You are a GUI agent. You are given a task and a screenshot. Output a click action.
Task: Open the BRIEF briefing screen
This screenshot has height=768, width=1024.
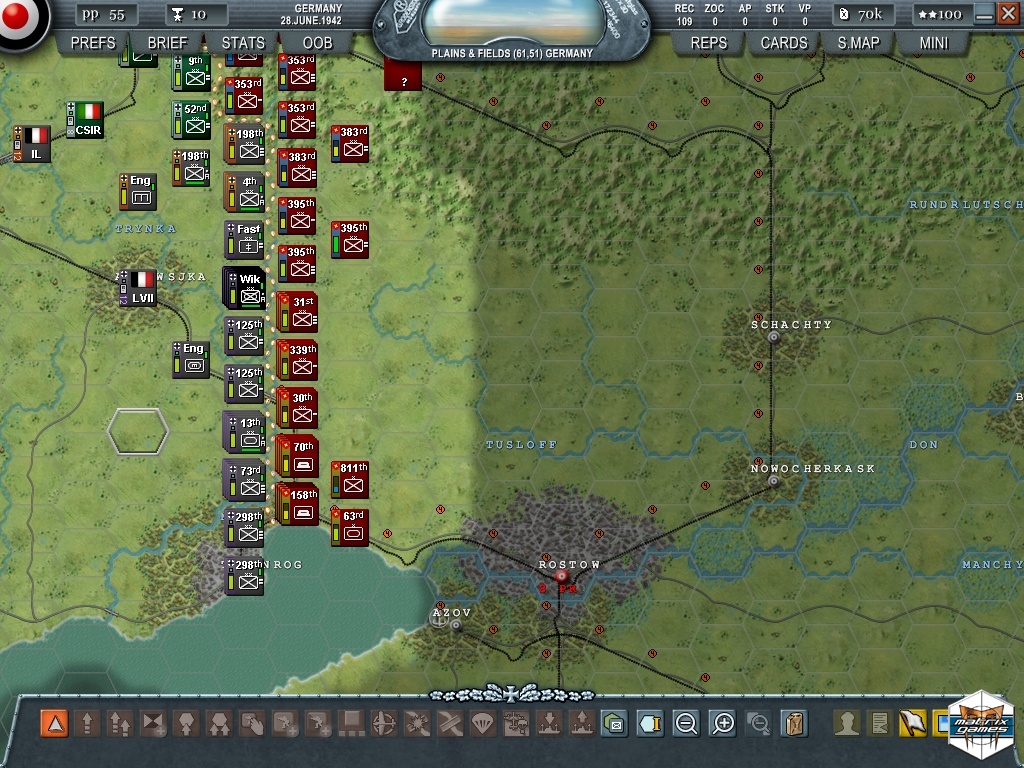[x=167, y=43]
